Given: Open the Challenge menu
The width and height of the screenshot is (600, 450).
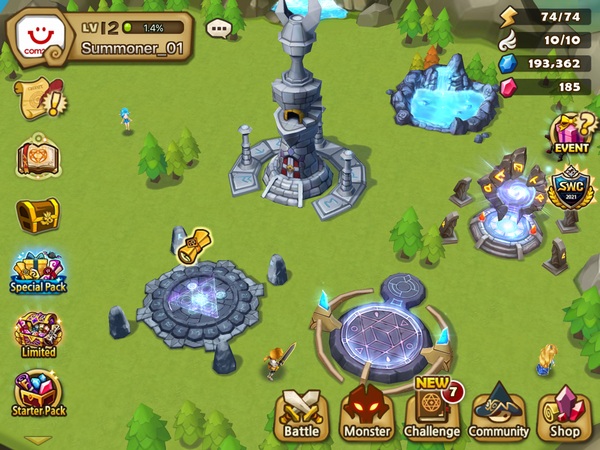Looking at the screenshot, I should click(x=432, y=412).
